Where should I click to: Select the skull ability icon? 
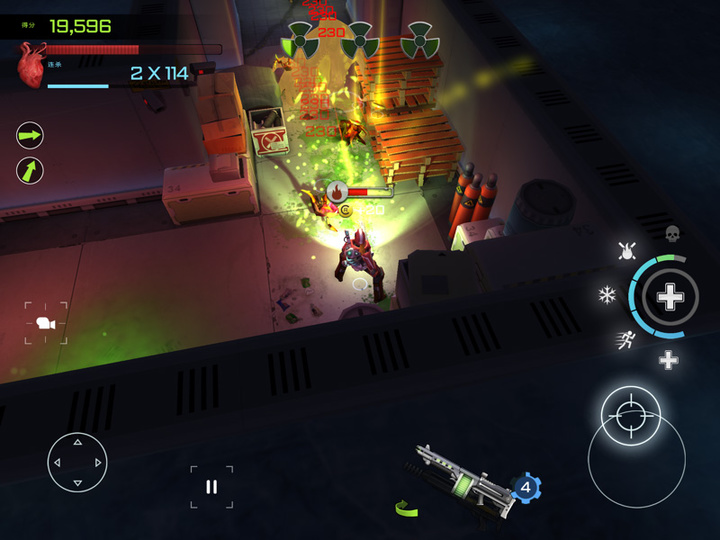click(673, 233)
